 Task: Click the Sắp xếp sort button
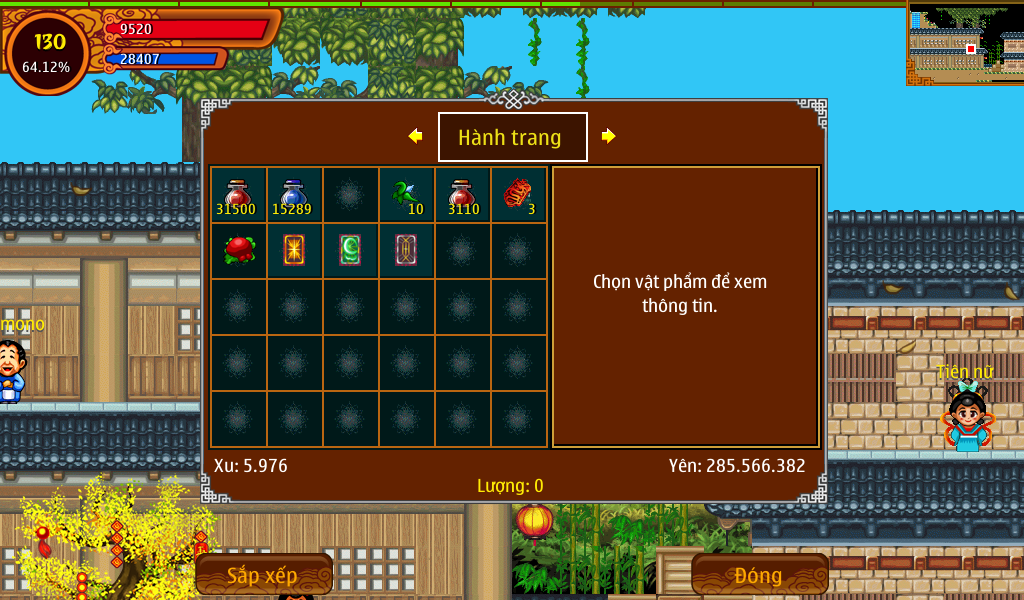263,575
